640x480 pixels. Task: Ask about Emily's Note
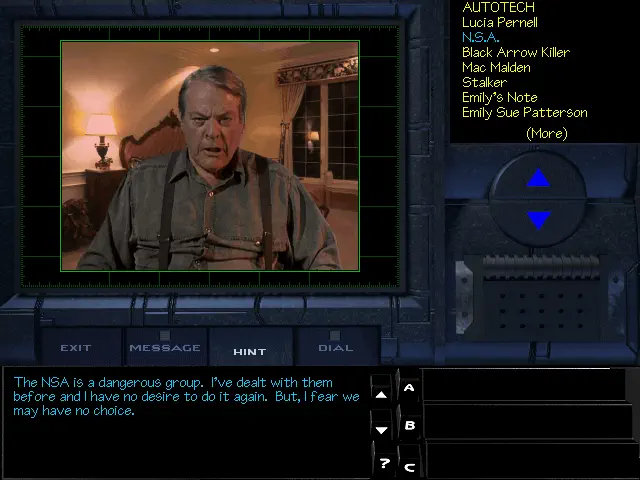coord(499,97)
